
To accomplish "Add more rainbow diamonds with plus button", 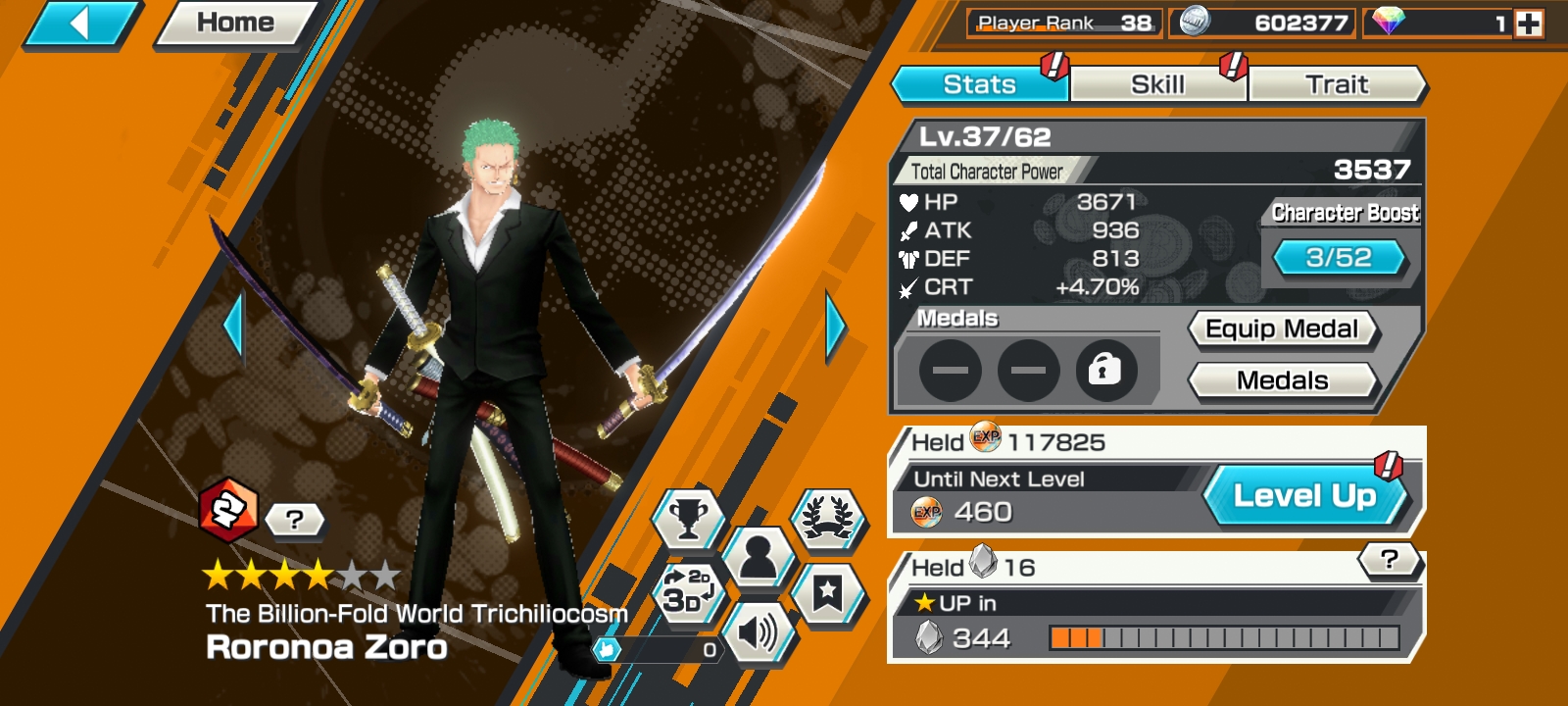I will tap(1529, 24).
